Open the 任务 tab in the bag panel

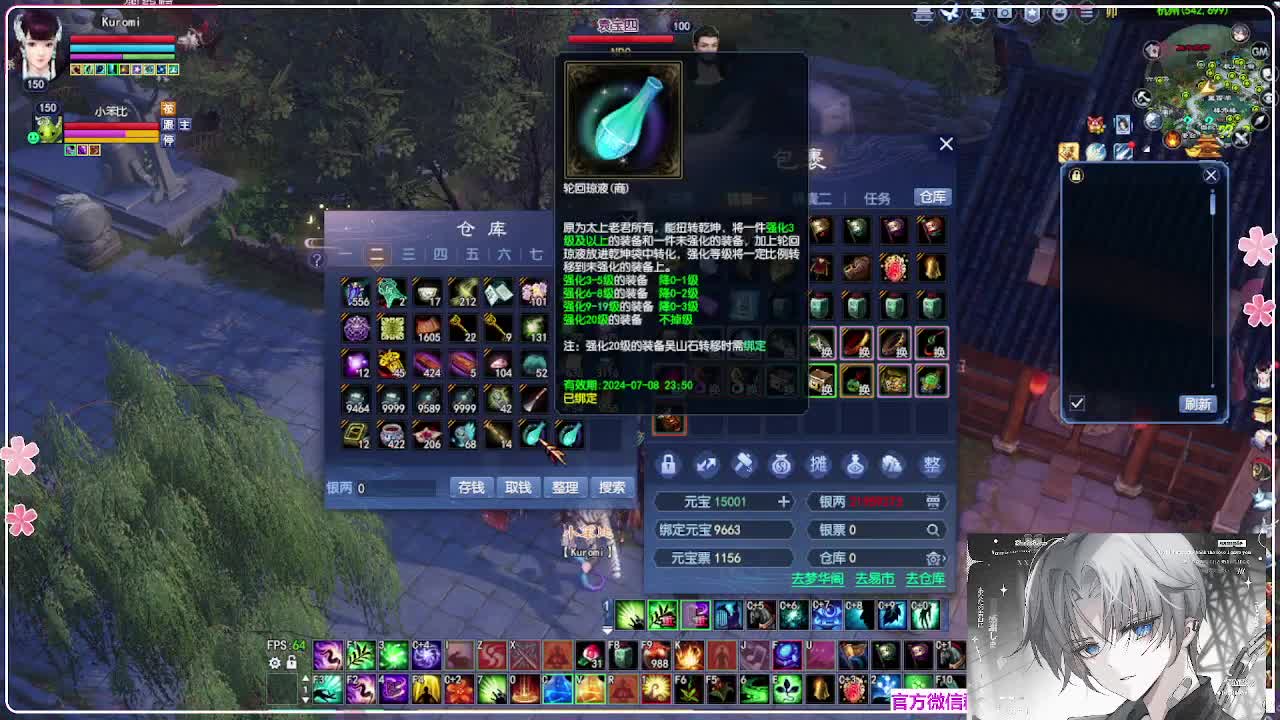click(x=878, y=198)
